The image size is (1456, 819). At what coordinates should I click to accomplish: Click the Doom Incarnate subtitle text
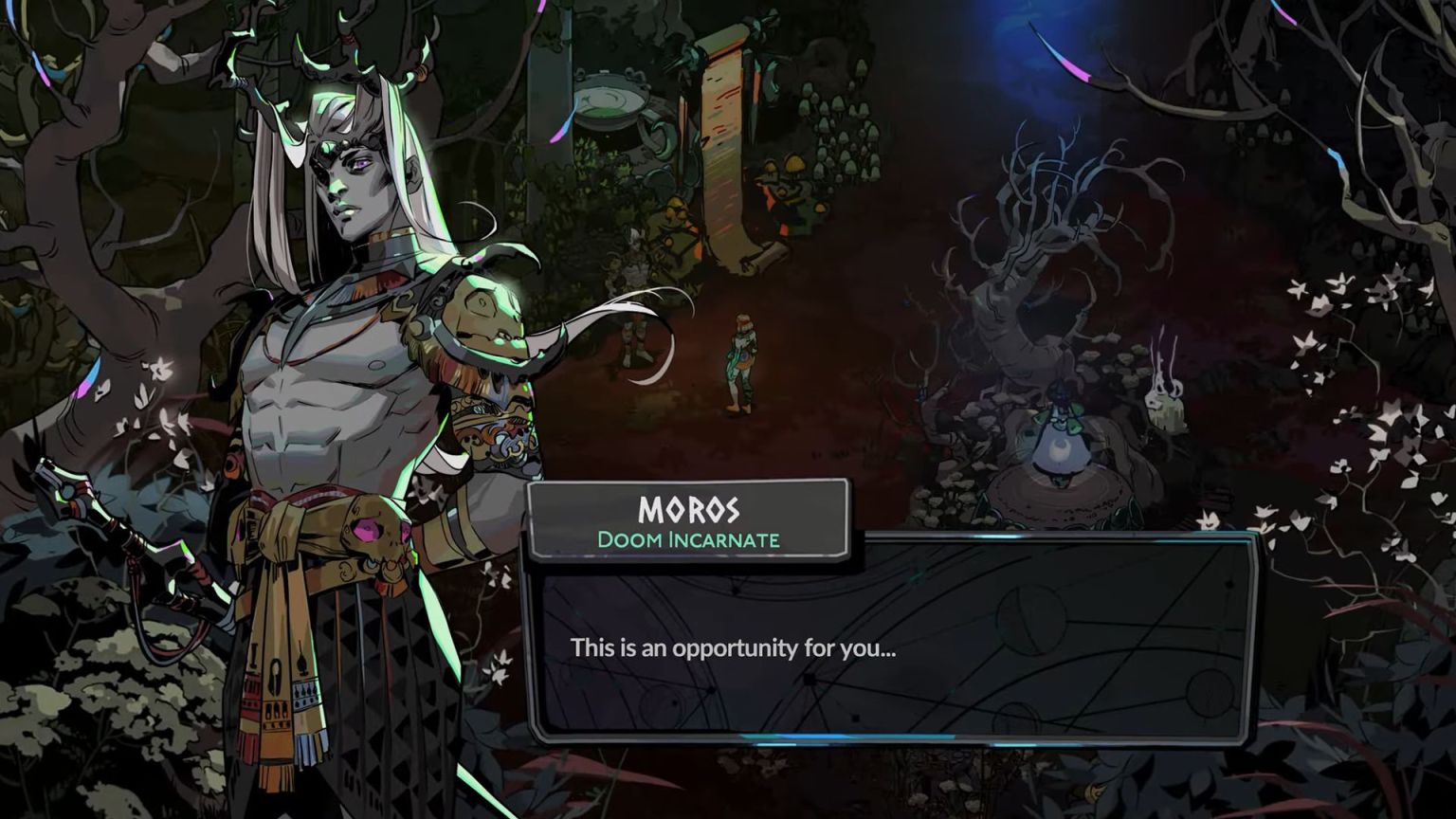(x=687, y=539)
